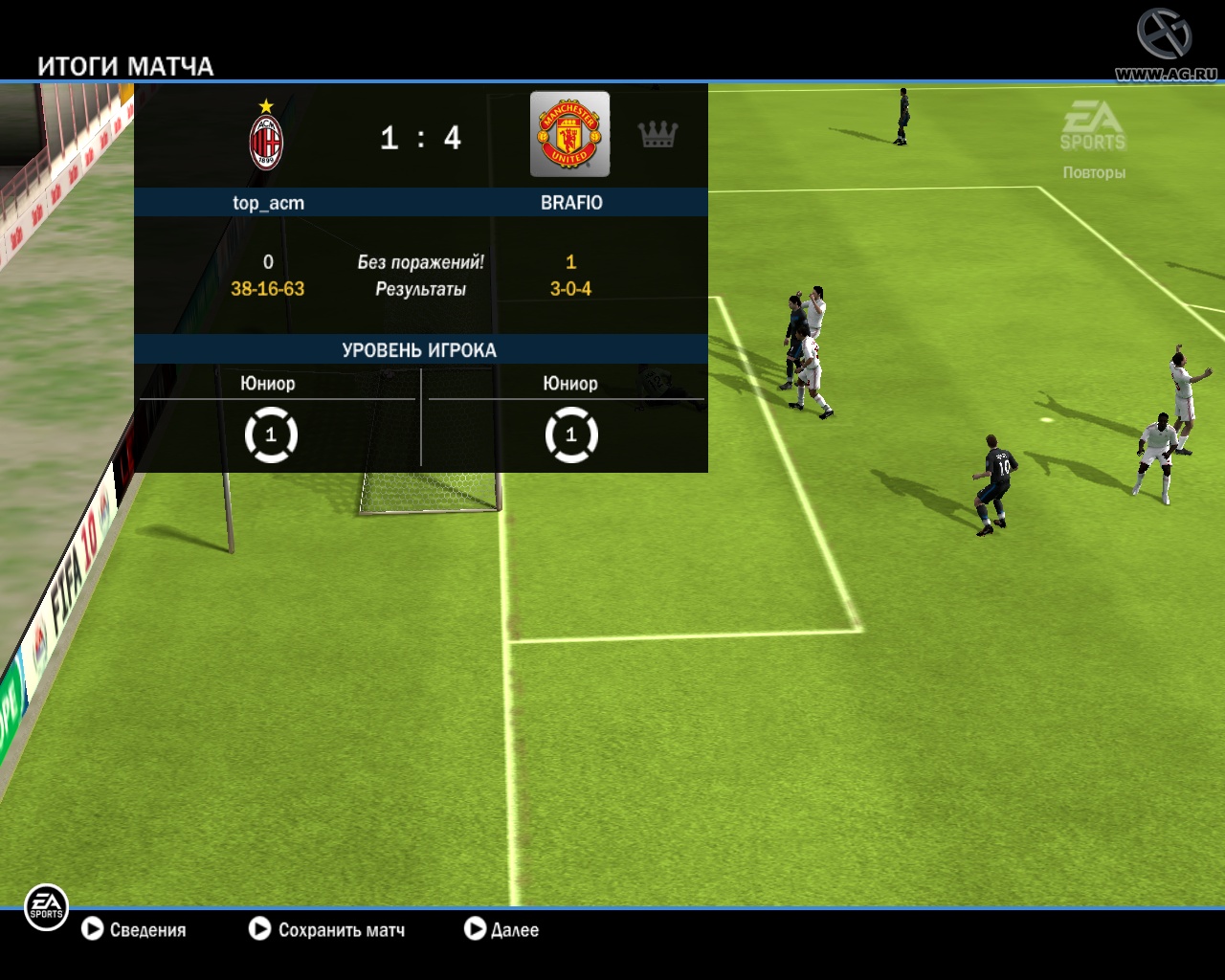
Task: Open the Сведения details screen
Action: point(148,929)
